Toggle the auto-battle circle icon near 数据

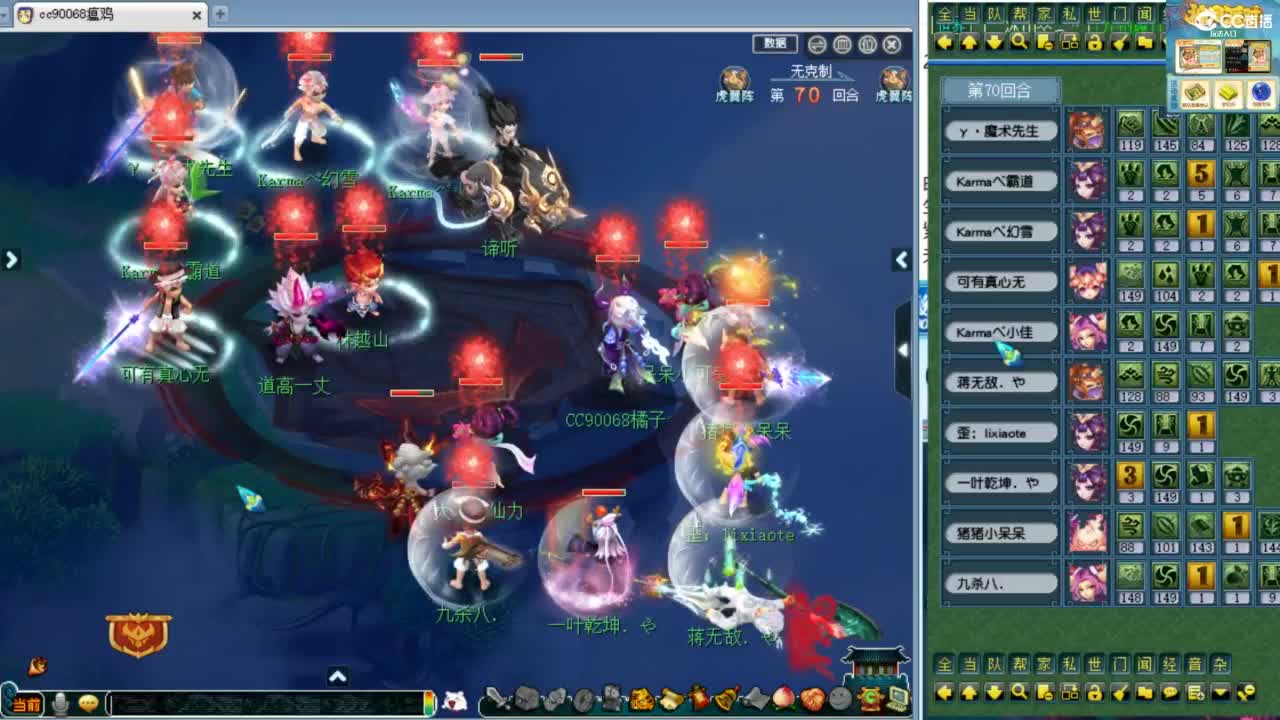817,44
